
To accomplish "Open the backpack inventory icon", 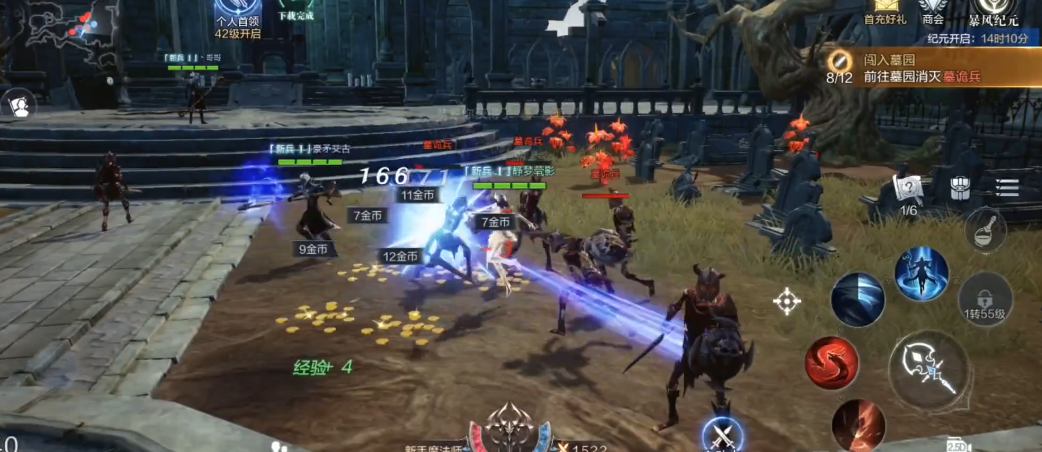I will pos(959,187).
